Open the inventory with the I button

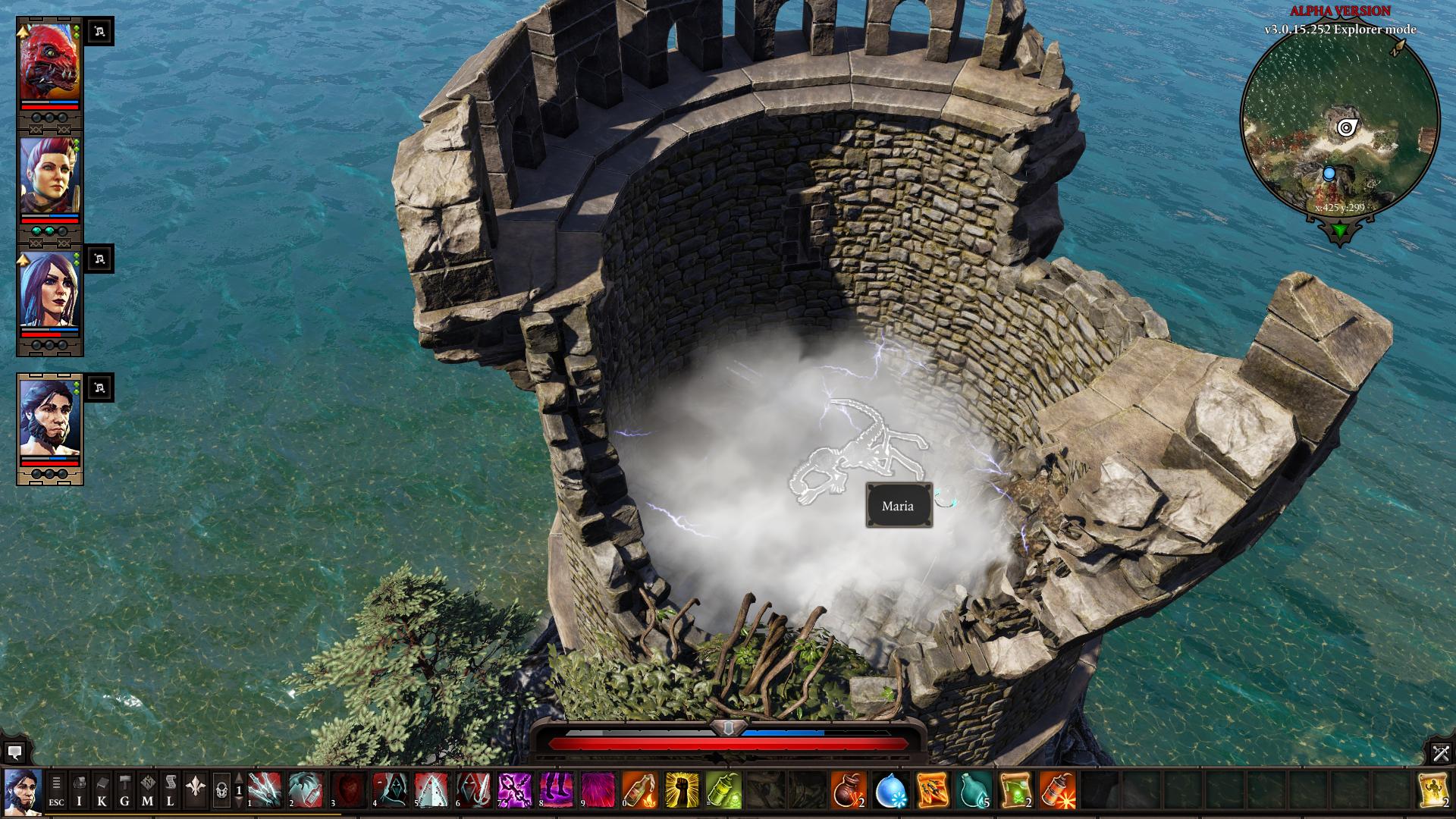tap(79, 791)
